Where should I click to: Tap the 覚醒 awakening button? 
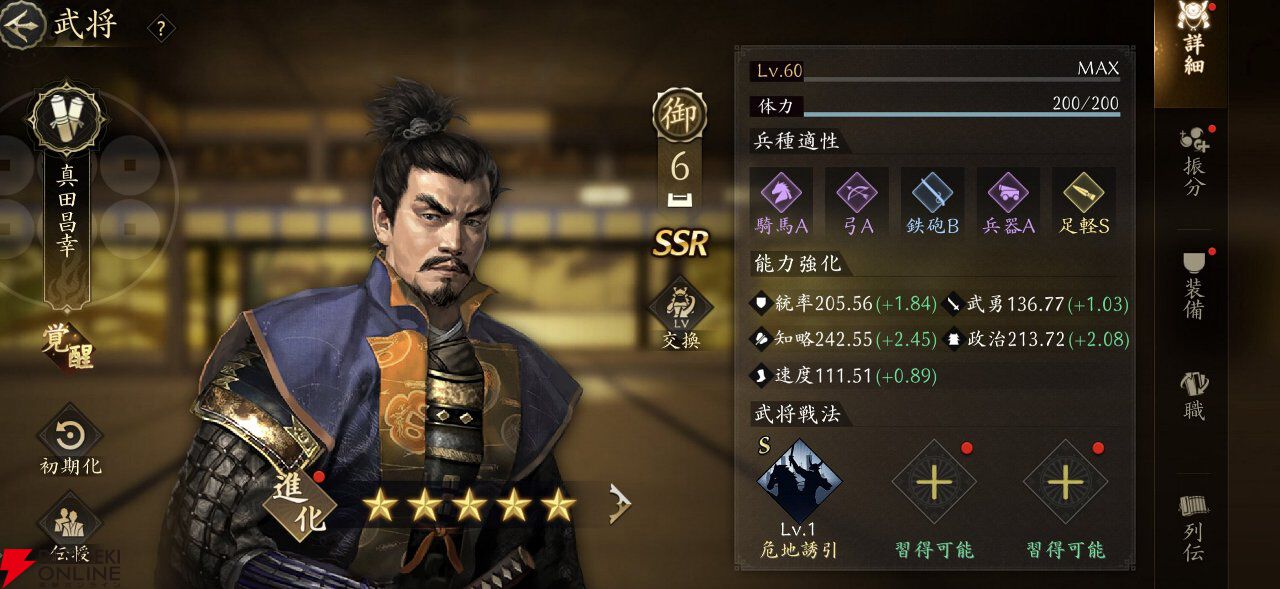point(68,350)
